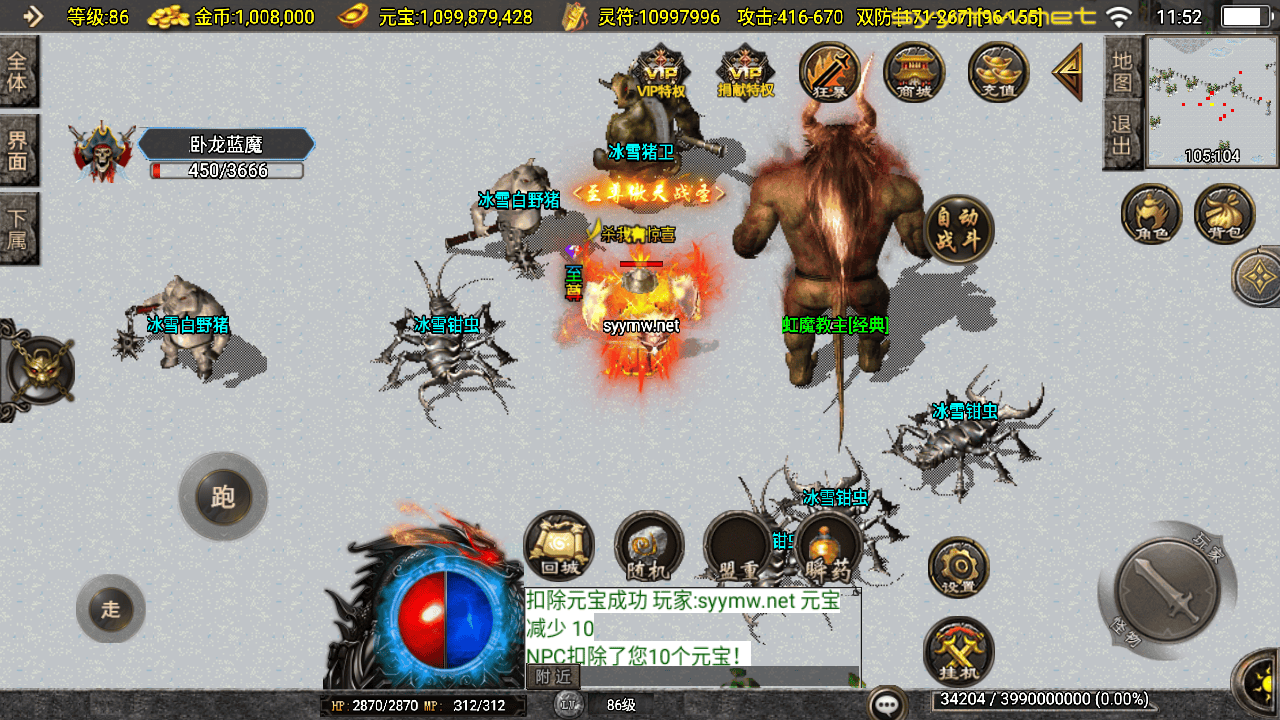Image resolution: width=1280 pixels, height=720 pixels.
Task: Use the 回城 return-to-town scroll
Action: (559, 546)
